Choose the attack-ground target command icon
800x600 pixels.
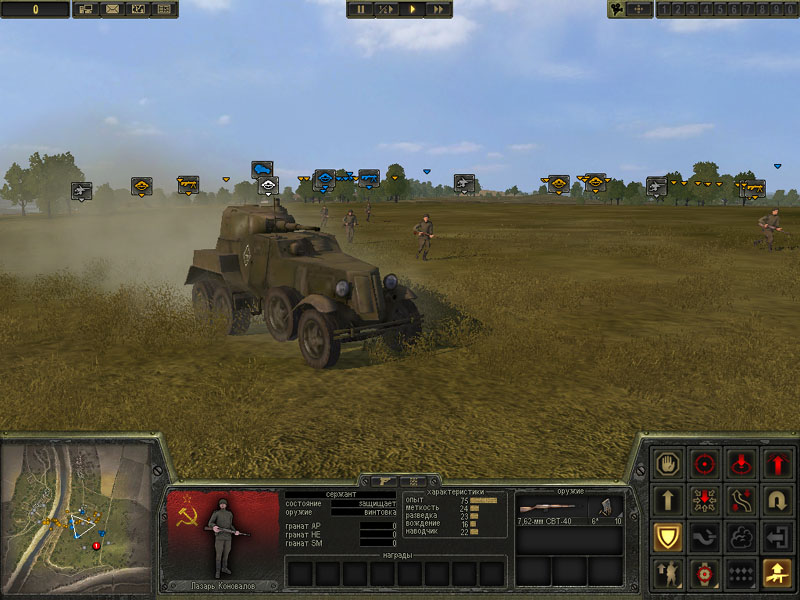click(x=741, y=464)
